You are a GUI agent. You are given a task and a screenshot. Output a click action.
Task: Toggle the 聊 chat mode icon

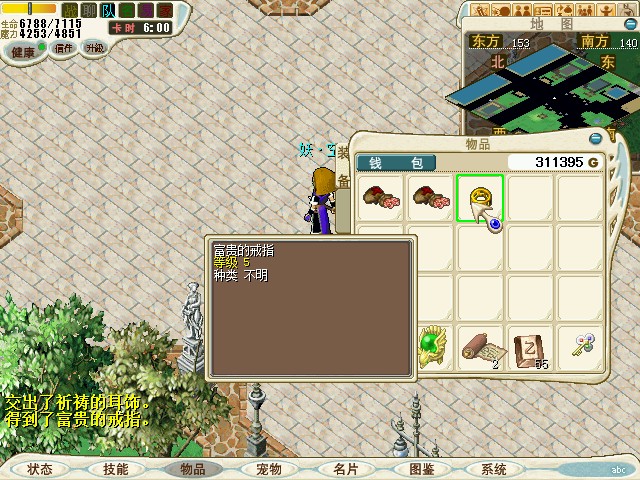89,10
